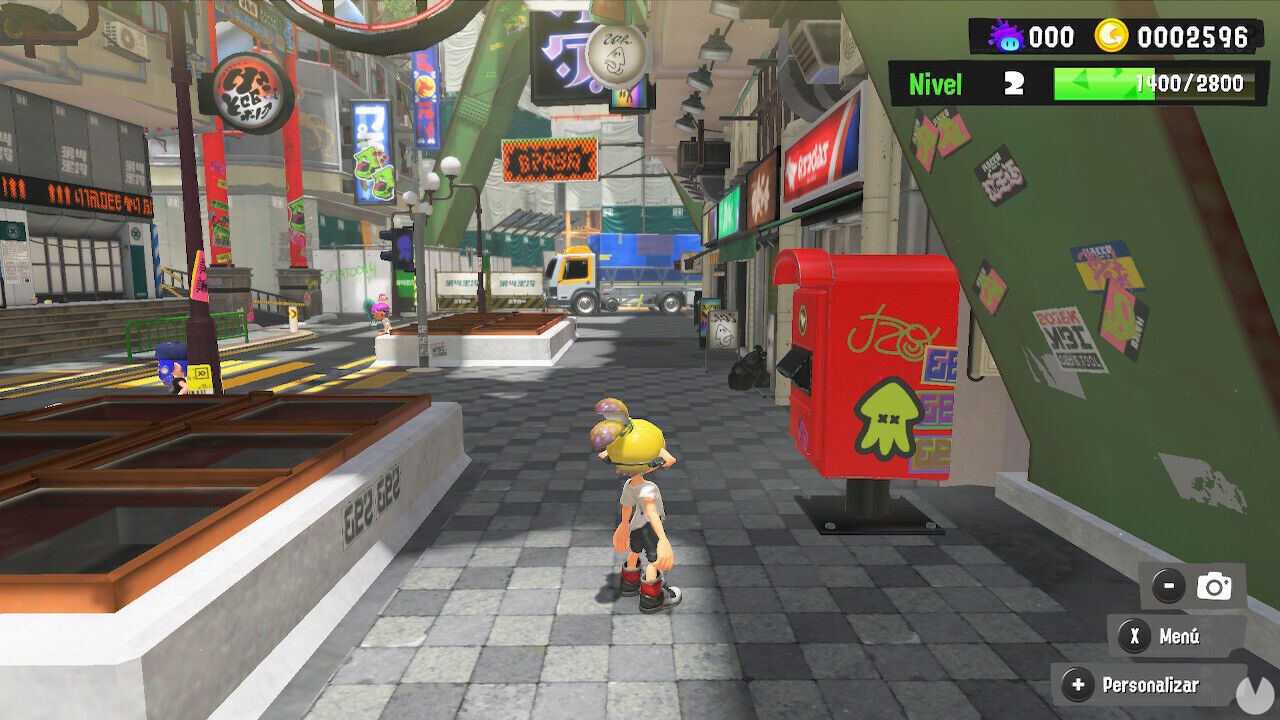The height and width of the screenshot is (720, 1280).
Task: Select the green squid sticker on the mailbox
Action: tap(889, 420)
